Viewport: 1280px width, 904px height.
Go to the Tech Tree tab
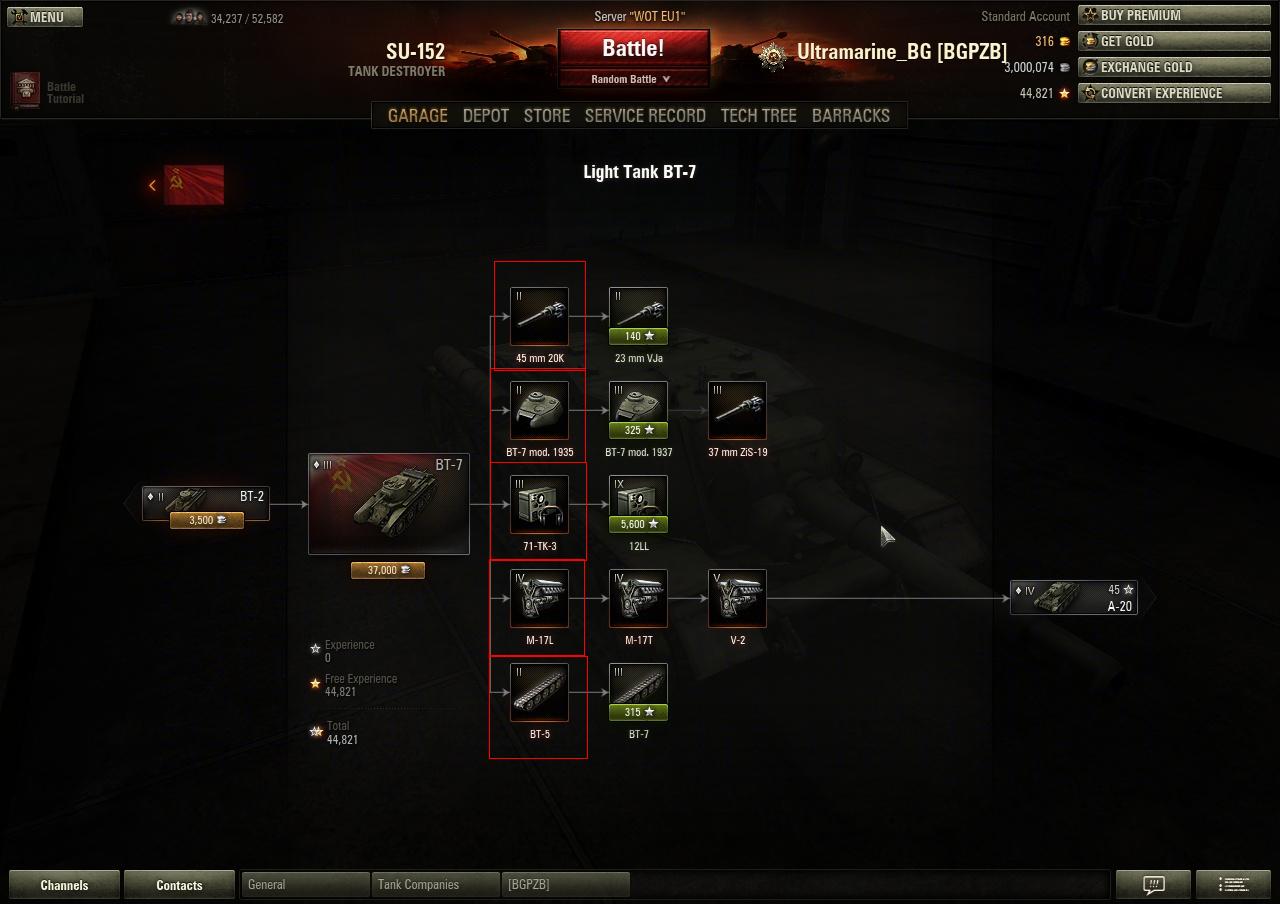click(758, 115)
